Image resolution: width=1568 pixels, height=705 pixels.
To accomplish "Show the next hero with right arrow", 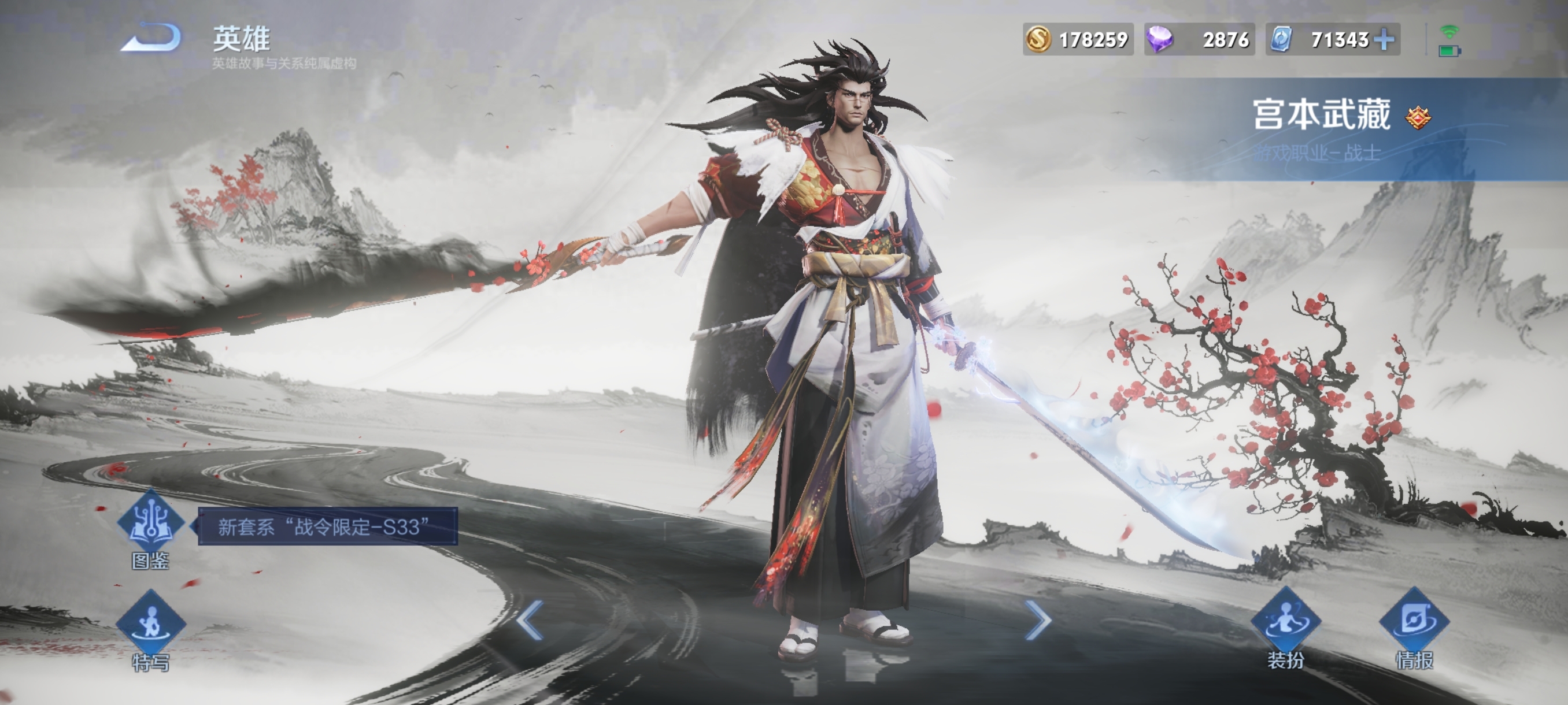I will (1037, 620).
